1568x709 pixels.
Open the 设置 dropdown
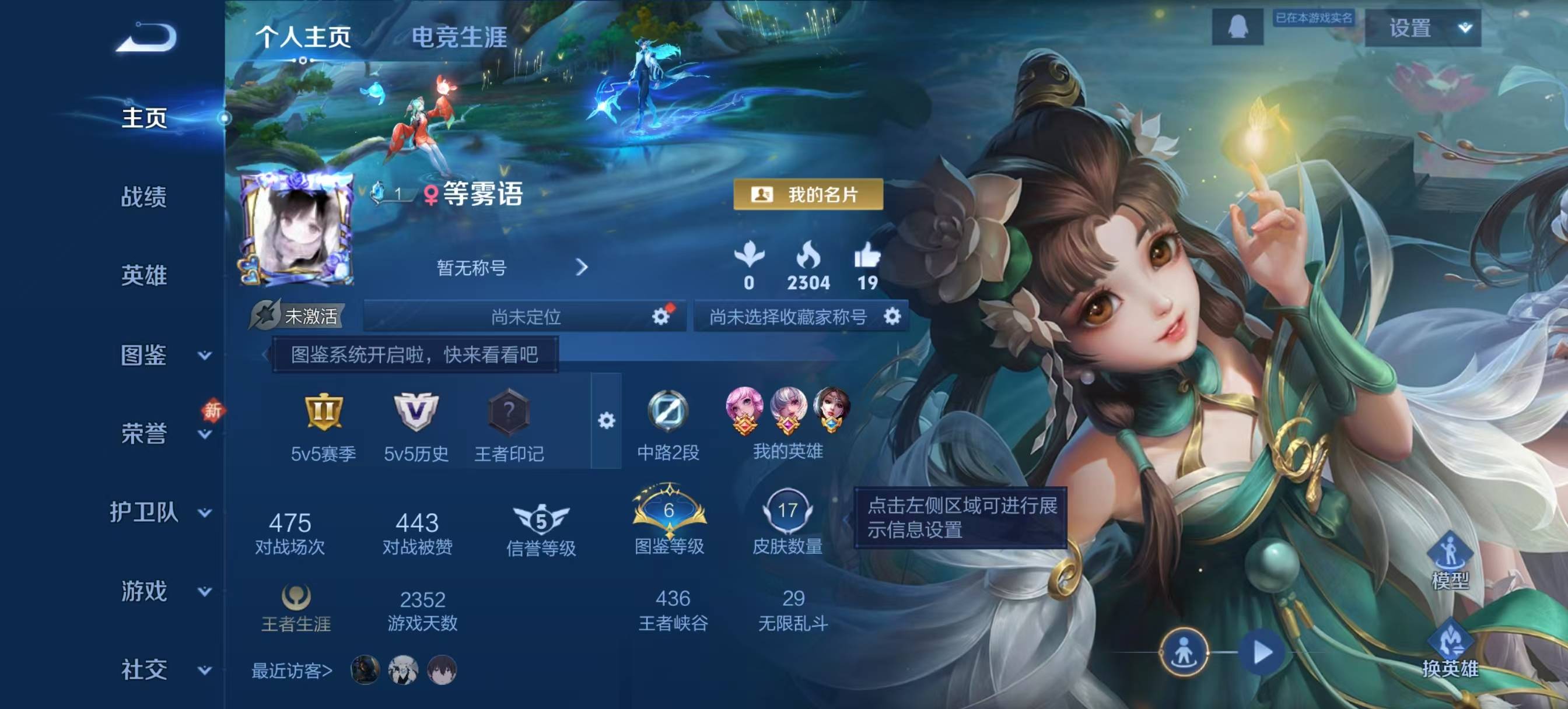click(1423, 28)
